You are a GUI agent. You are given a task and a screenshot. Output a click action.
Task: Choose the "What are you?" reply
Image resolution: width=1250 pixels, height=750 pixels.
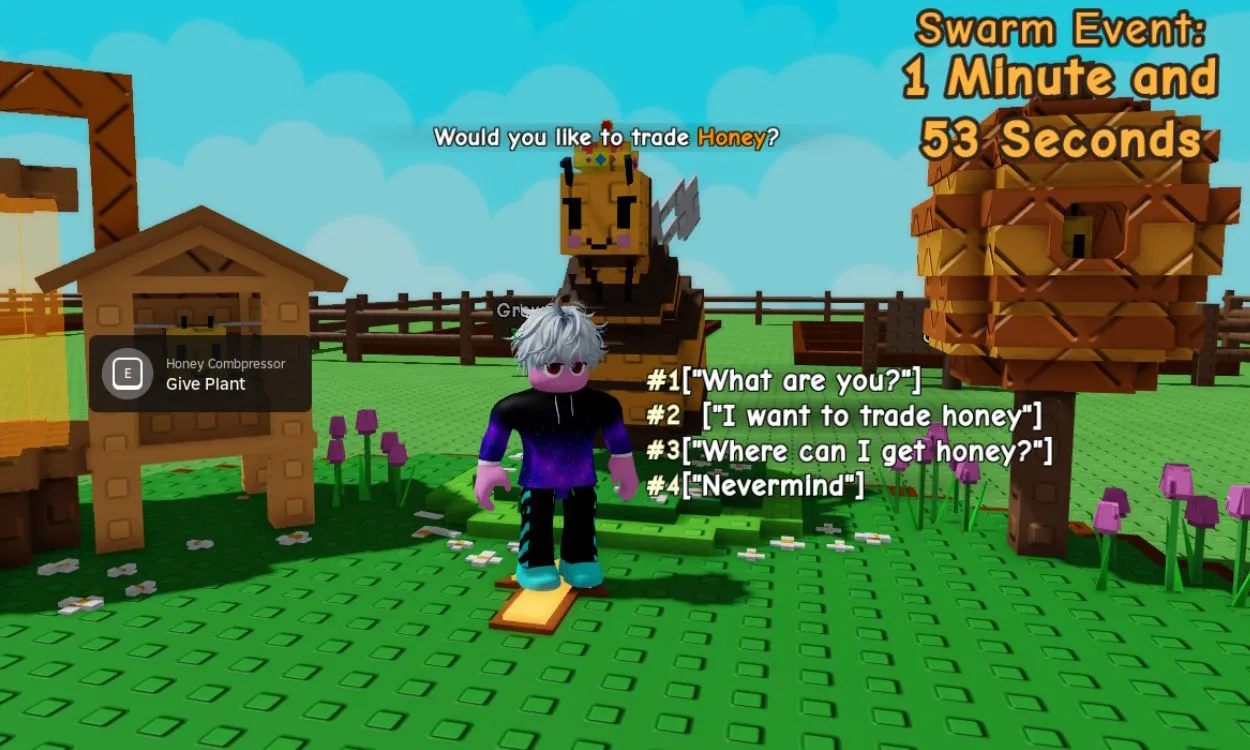tap(784, 381)
